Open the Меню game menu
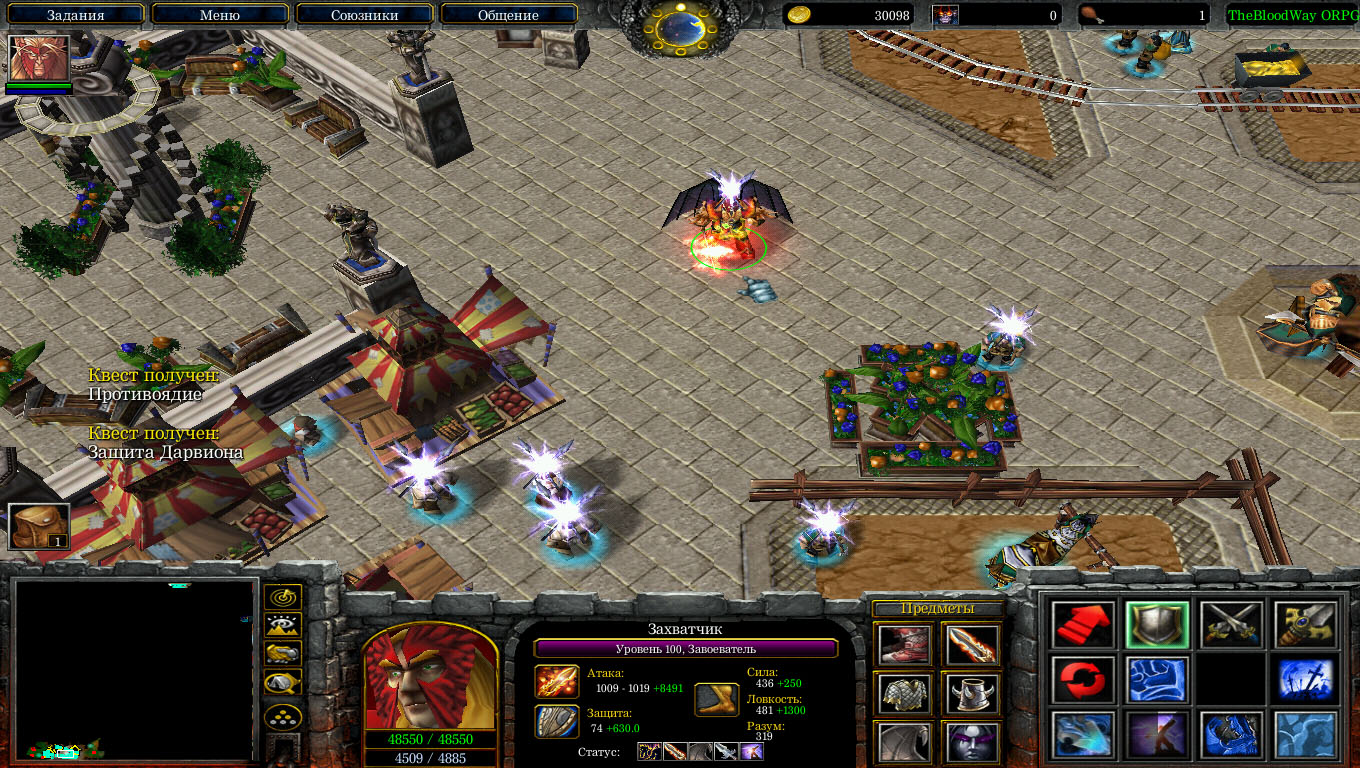The height and width of the screenshot is (768, 1360). click(x=220, y=15)
